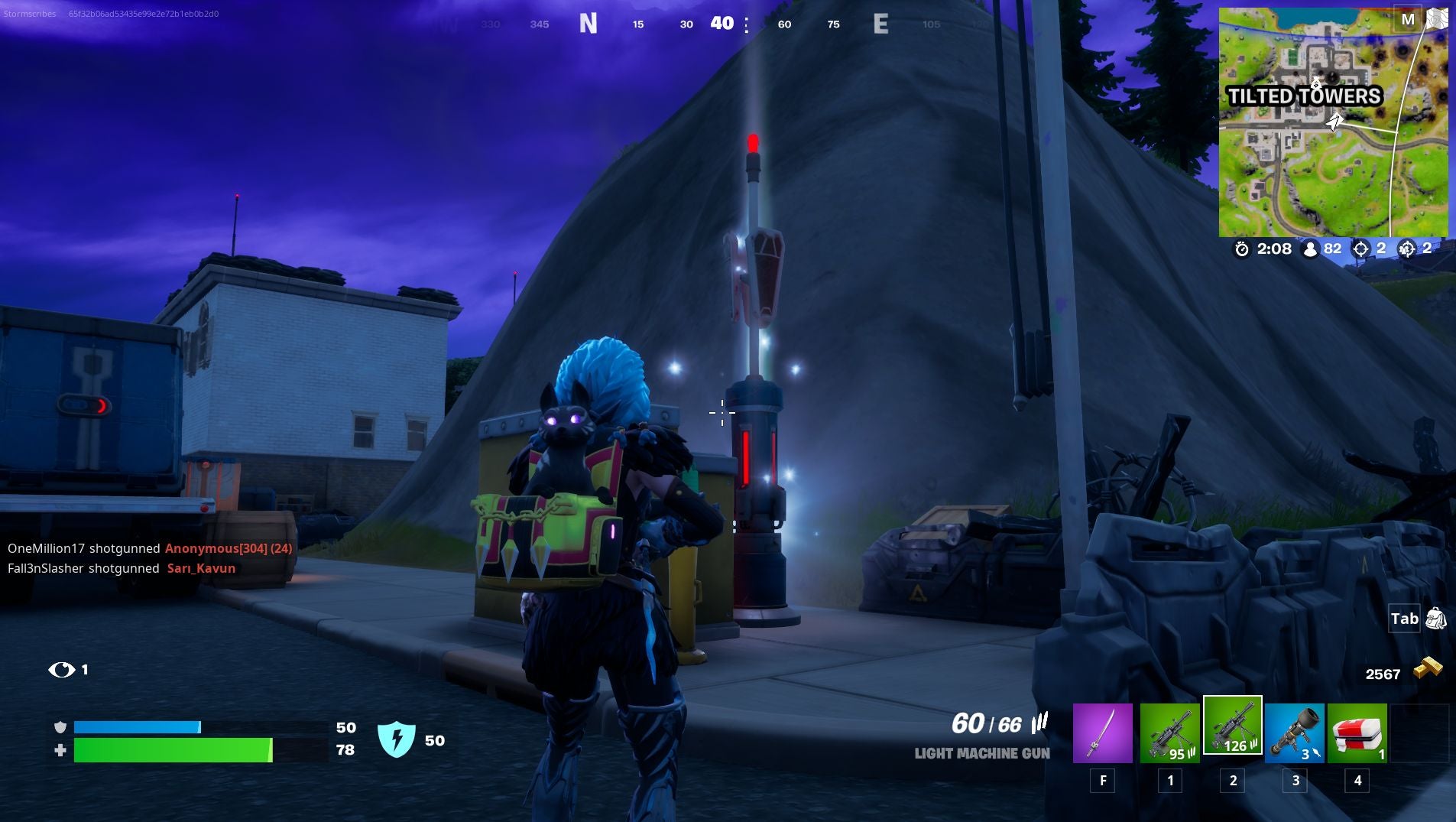Click the players-remaining silhouette icon
Image resolution: width=1456 pixels, height=822 pixels.
tap(1309, 249)
